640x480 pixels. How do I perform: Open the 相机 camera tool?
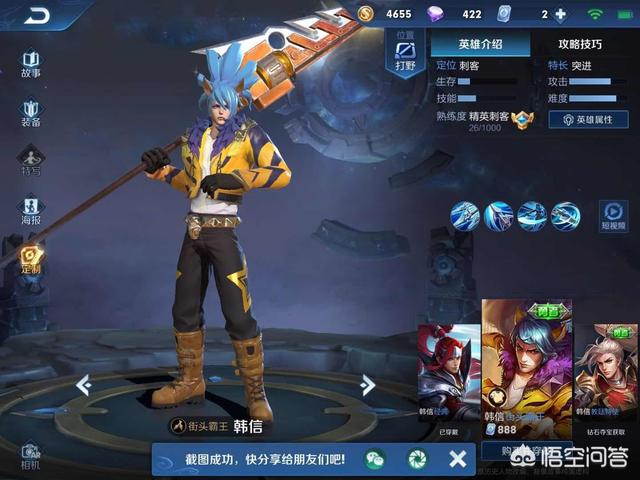[31, 455]
